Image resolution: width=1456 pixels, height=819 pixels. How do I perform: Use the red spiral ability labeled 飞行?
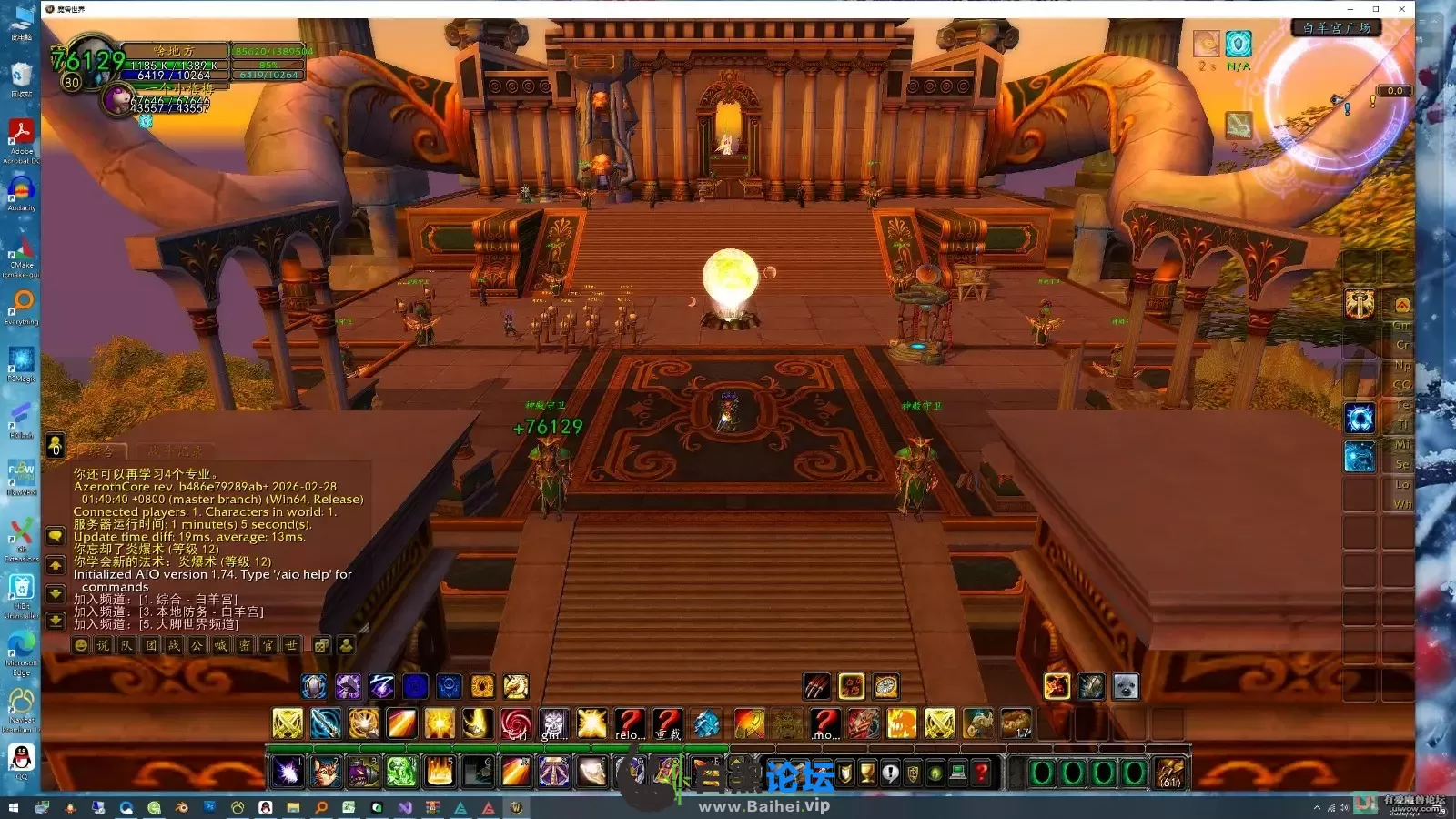pos(516,724)
